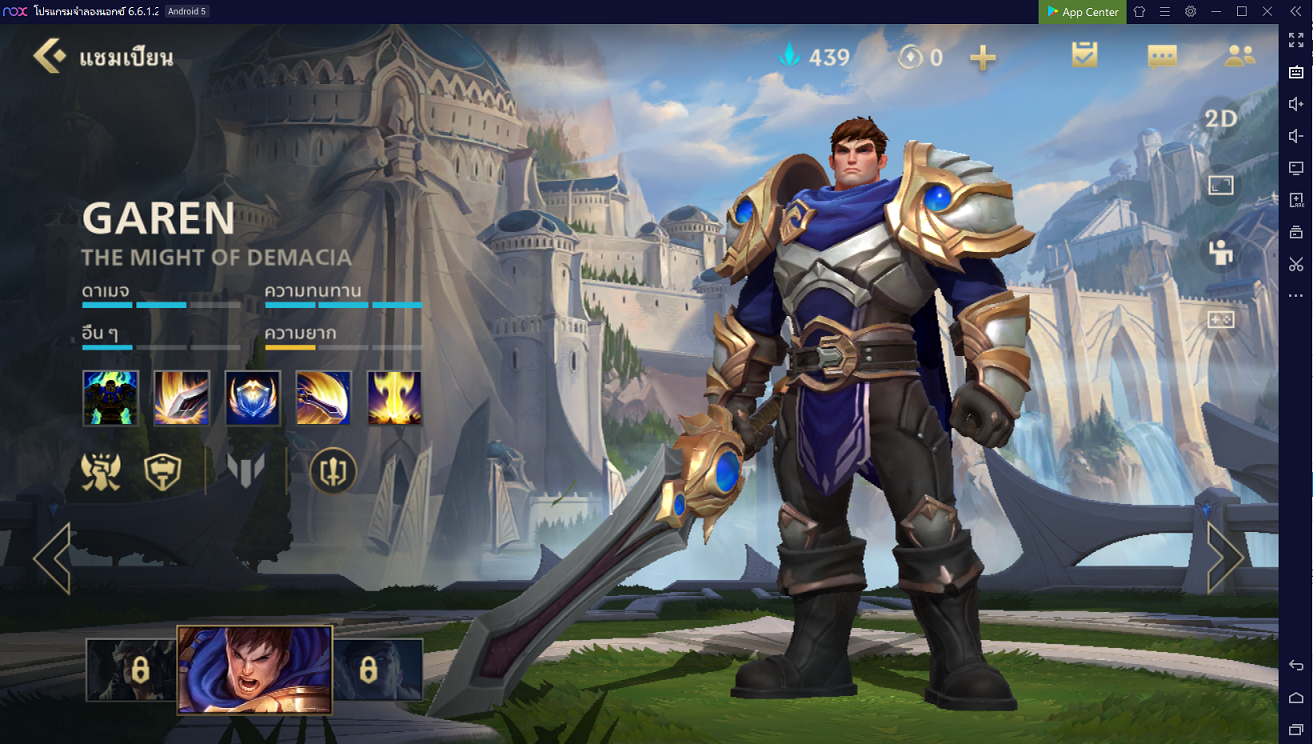View Garen's passive ability with green flames
The width and height of the screenshot is (1313, 744).
pos(110,398)
